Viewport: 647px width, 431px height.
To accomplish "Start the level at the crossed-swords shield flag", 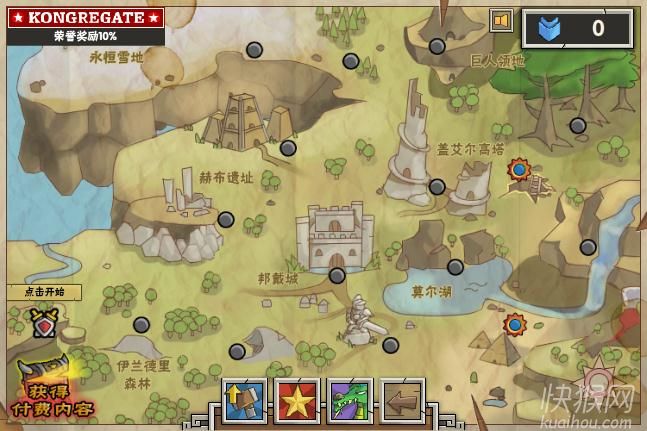I will click(x=43, y=322).
